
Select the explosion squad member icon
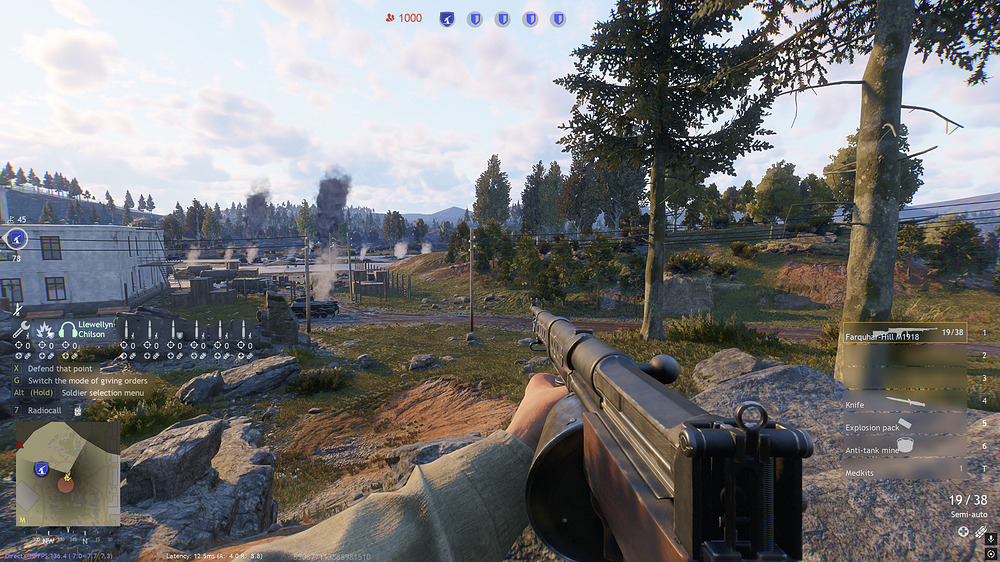click(x=45, y=330)
